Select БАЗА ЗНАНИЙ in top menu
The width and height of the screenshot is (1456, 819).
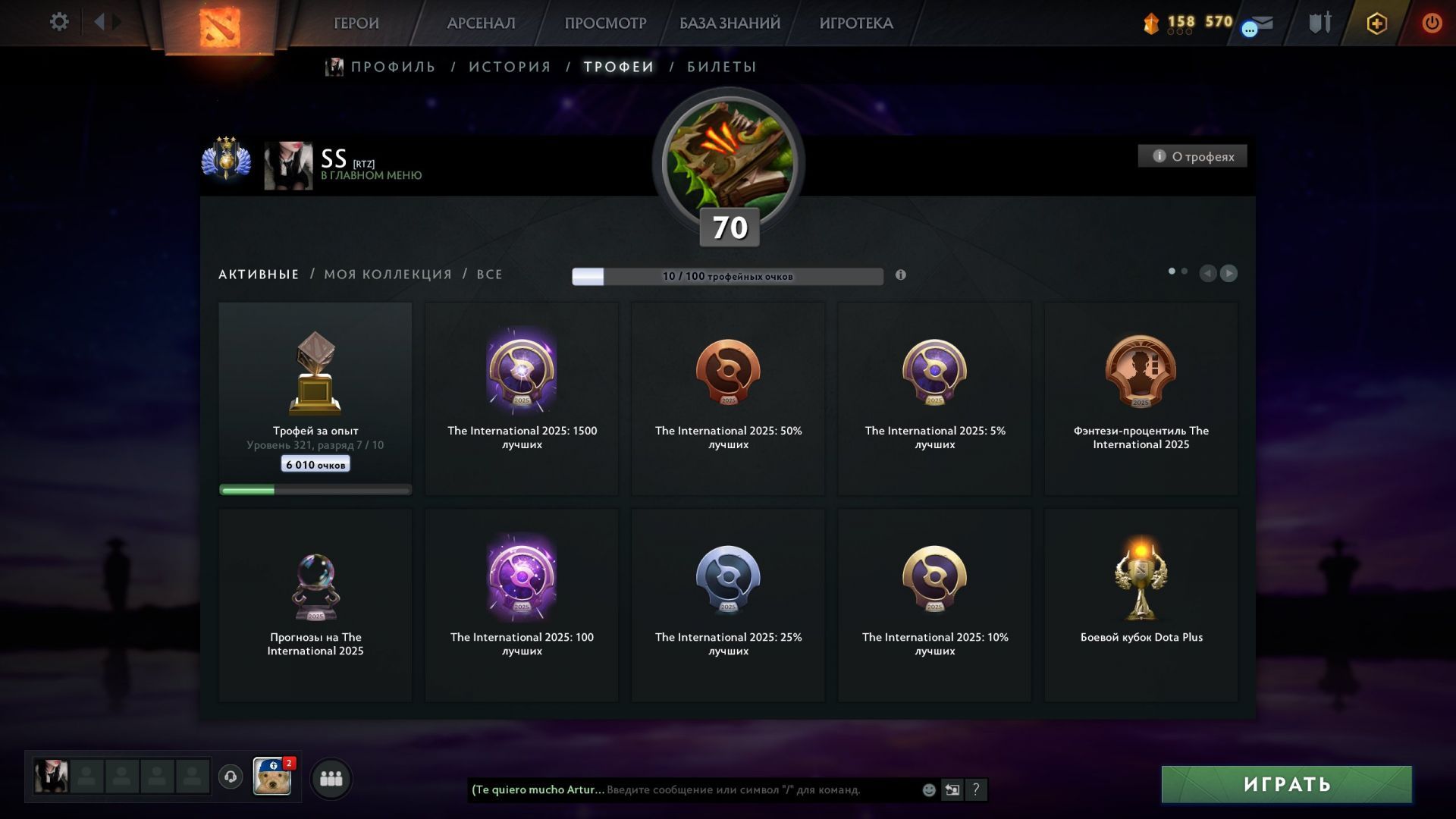click(x=730, y=24)
